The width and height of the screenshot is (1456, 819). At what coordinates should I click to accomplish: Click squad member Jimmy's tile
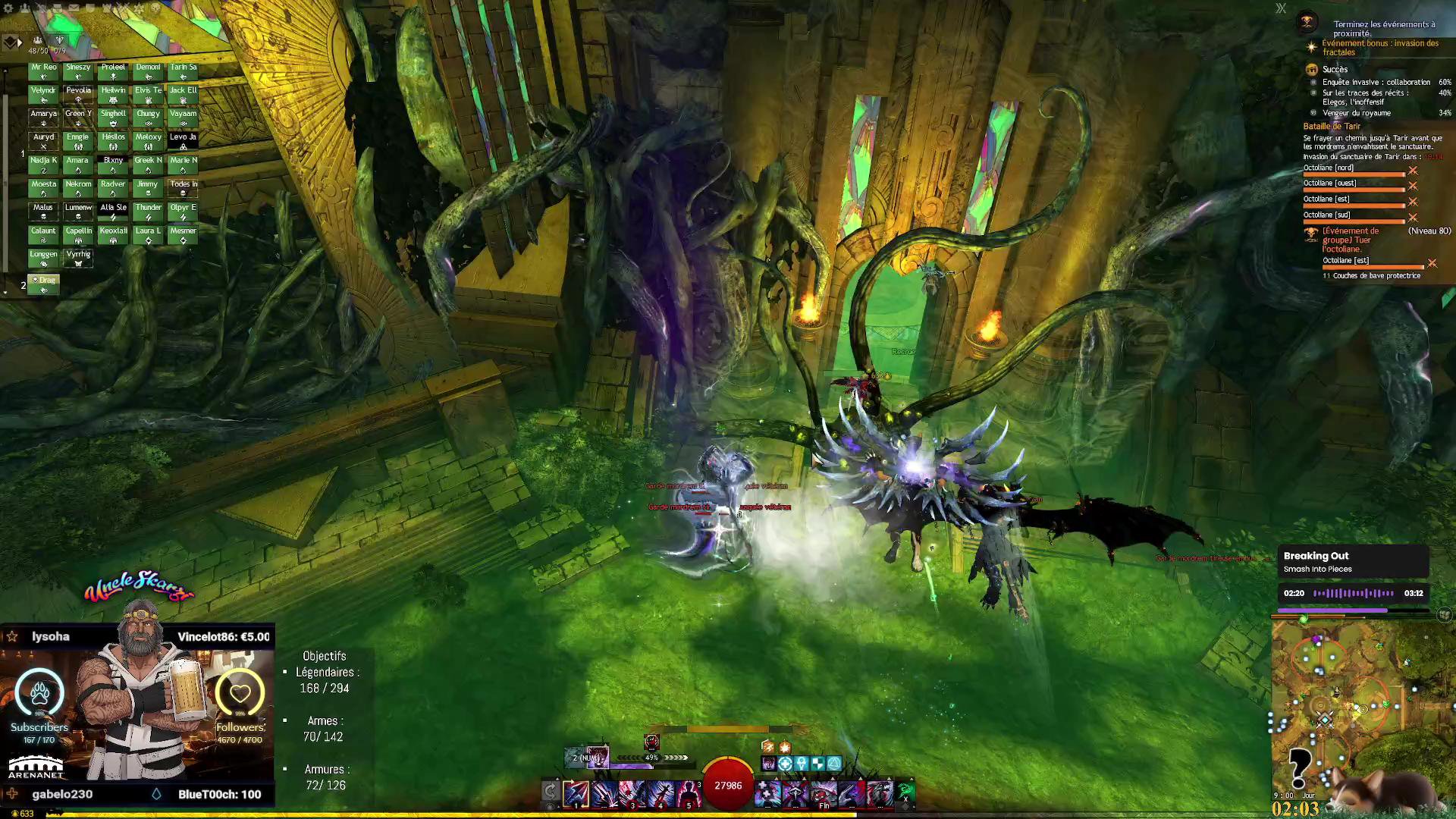coord(148,188)
